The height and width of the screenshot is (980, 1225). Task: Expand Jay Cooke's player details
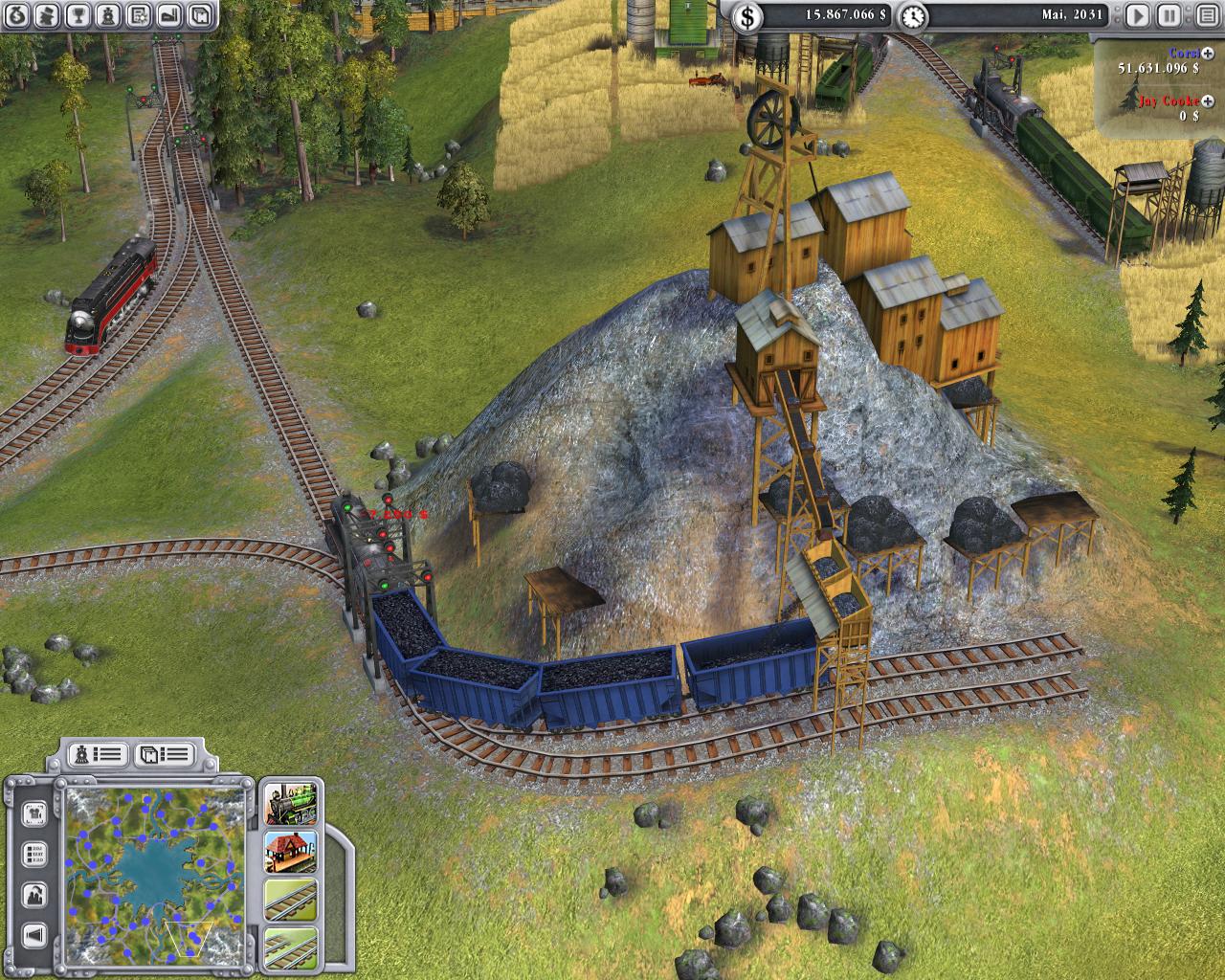(1208, 101)
